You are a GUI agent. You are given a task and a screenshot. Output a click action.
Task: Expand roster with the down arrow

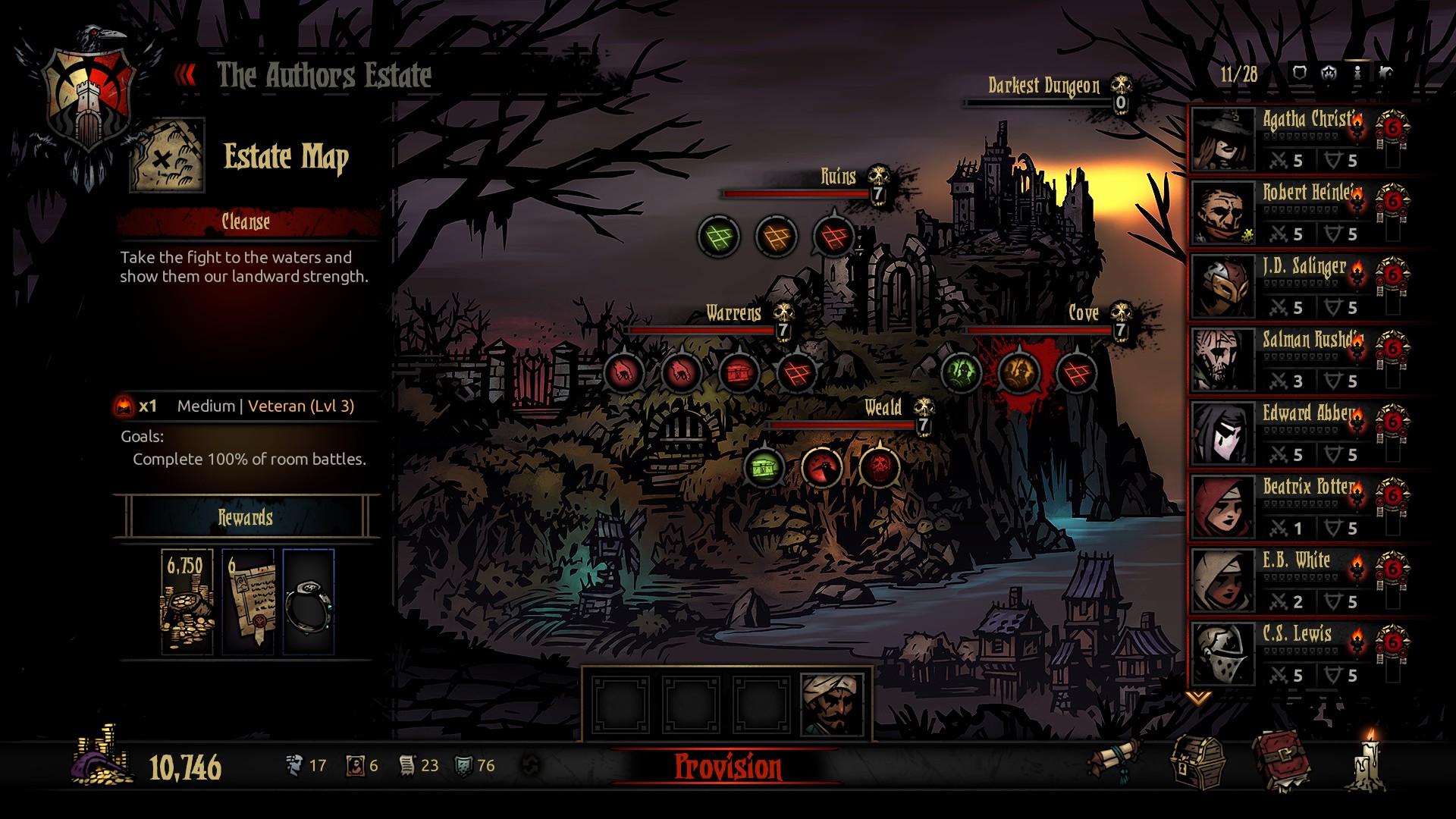click(x=1197, y=698)
